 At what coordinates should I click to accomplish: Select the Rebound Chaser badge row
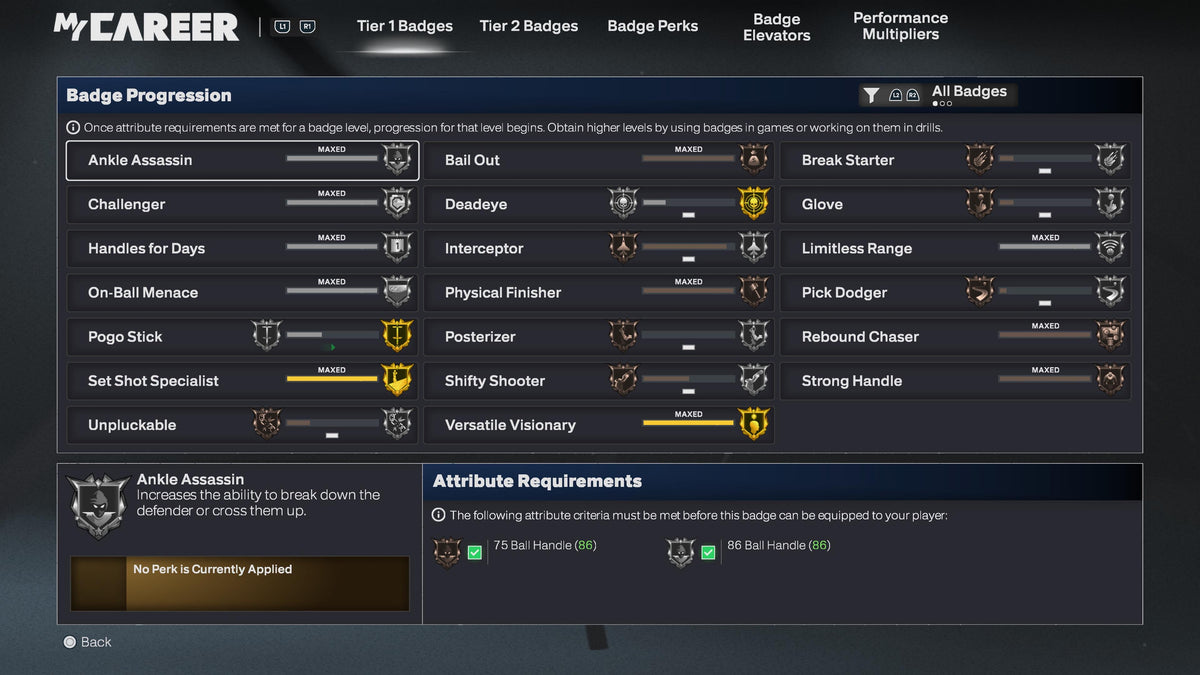[x=955, y=337]
